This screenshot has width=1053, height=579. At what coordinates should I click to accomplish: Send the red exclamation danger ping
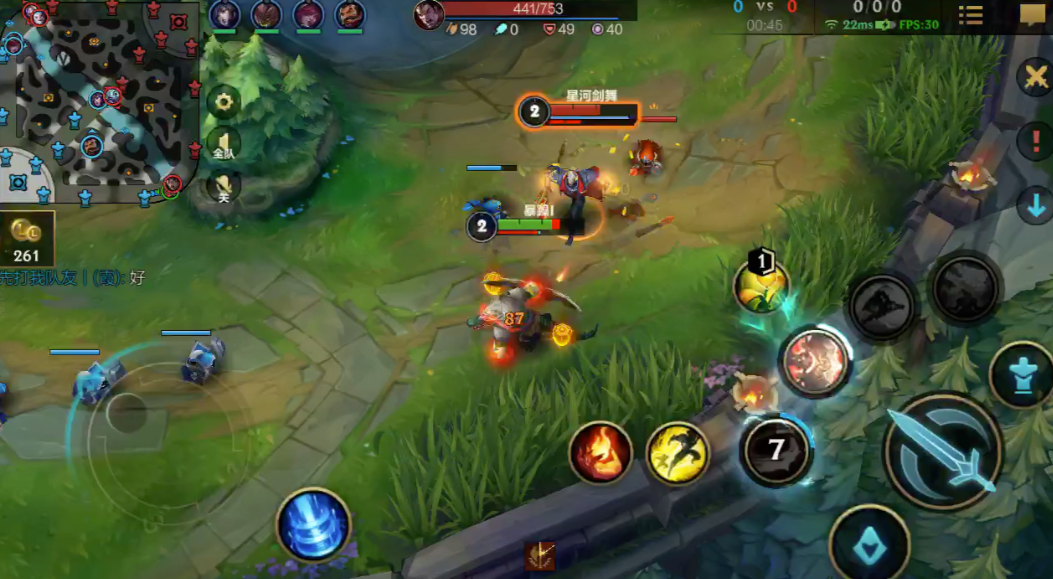click(1035, 140)
